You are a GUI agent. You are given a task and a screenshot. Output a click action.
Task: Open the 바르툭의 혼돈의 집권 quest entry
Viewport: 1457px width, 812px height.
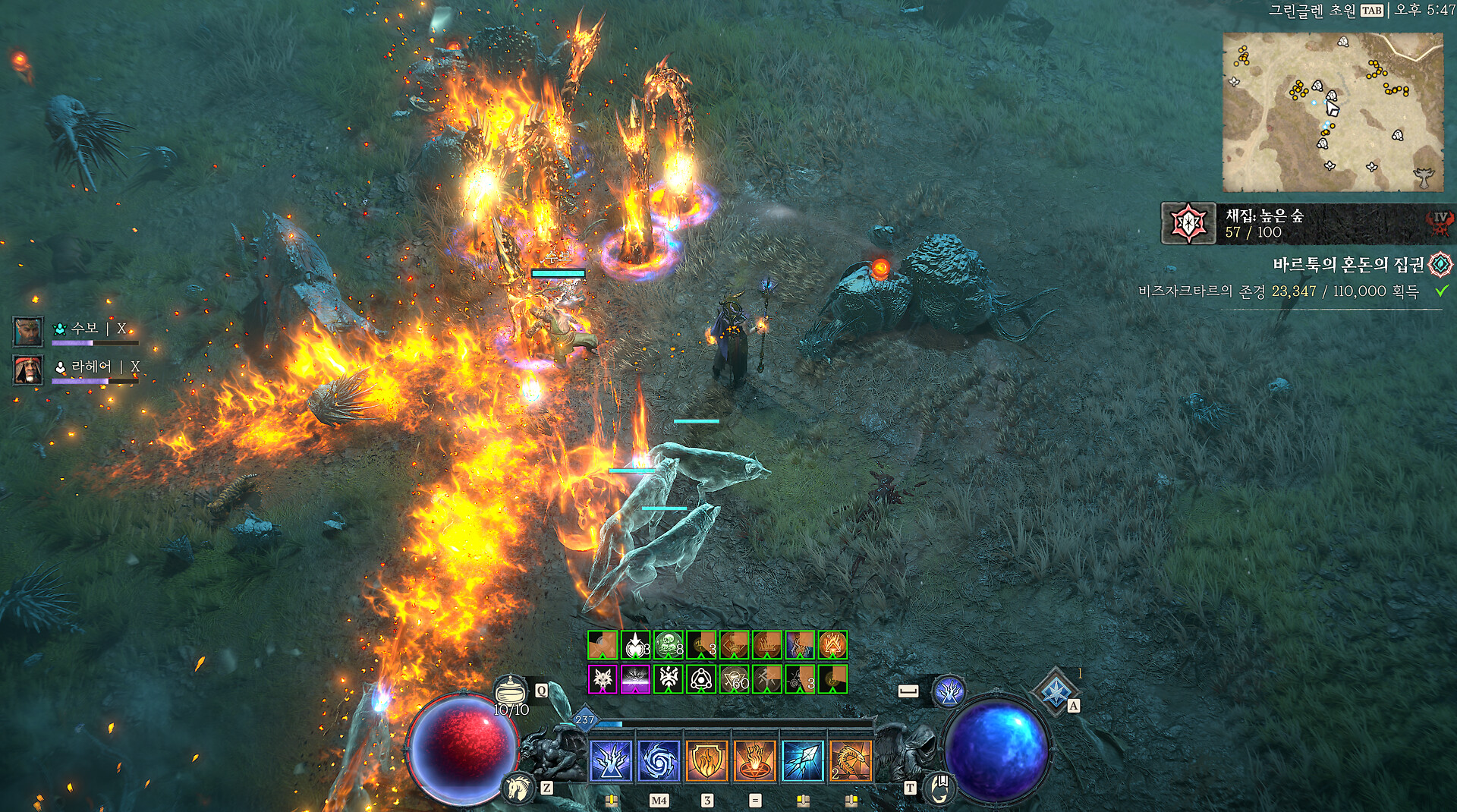1348,265
